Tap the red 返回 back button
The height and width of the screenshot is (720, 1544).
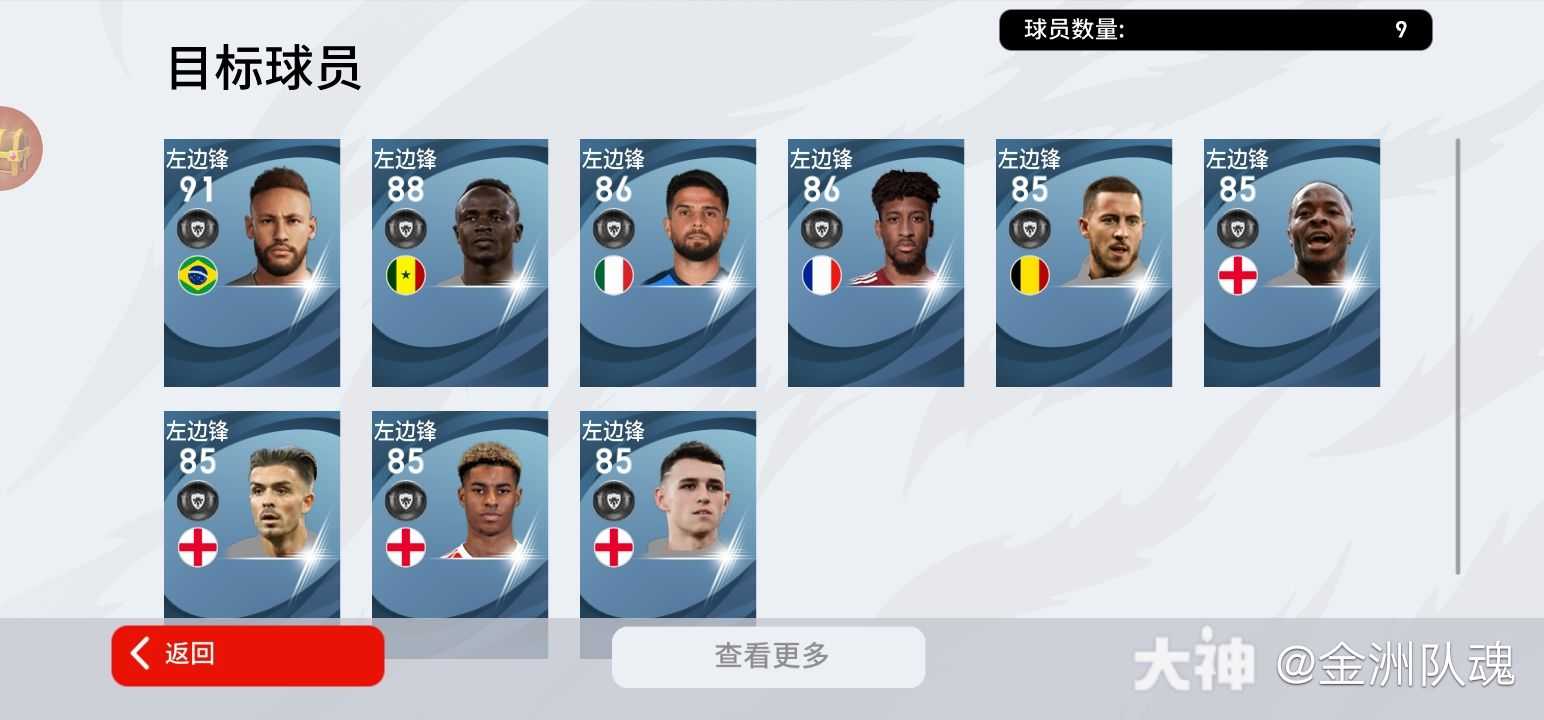tap(247, 655)
